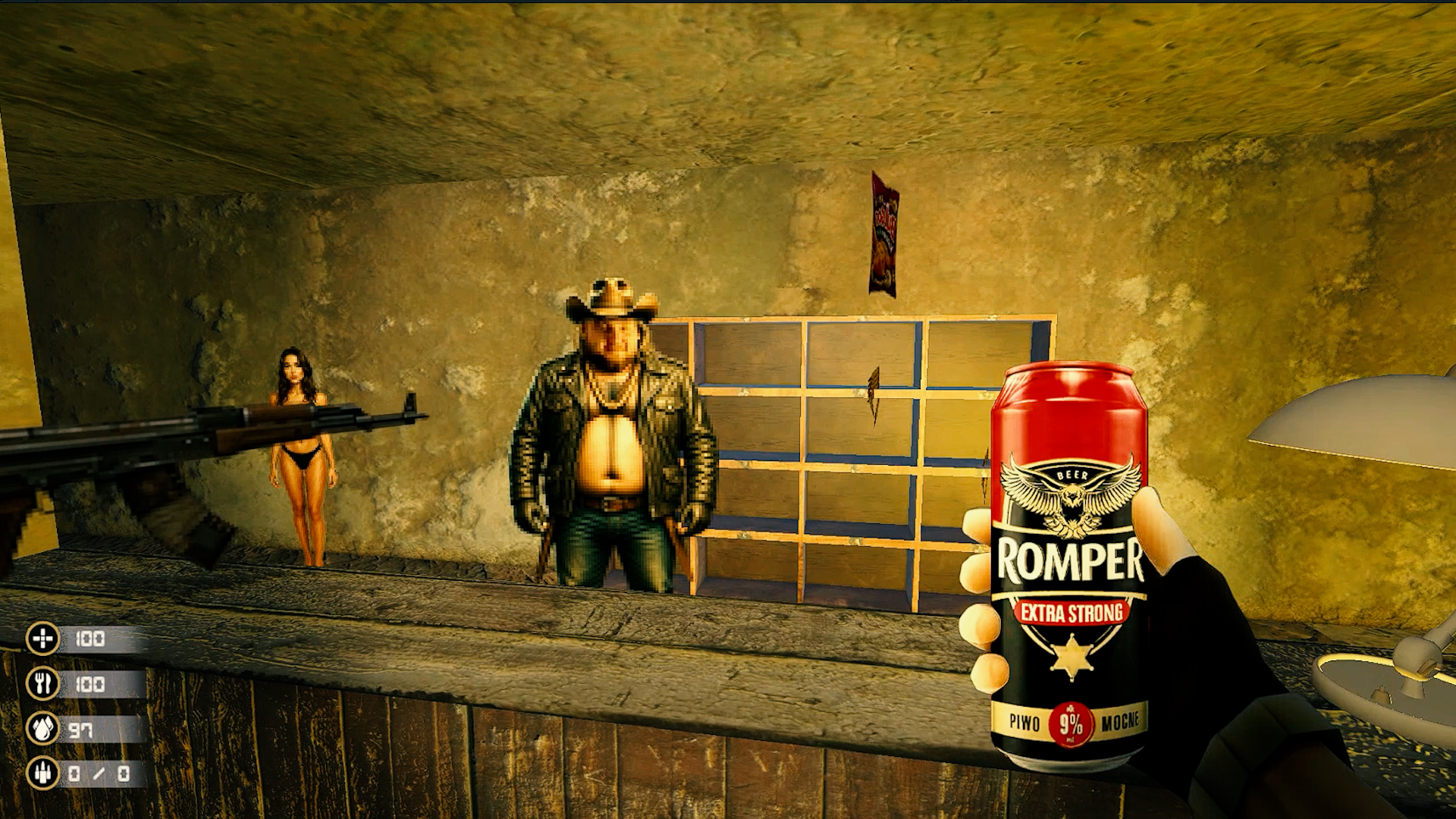Click the water droplet thirst icon
The image size is (1456, 819).
[42, 729]
